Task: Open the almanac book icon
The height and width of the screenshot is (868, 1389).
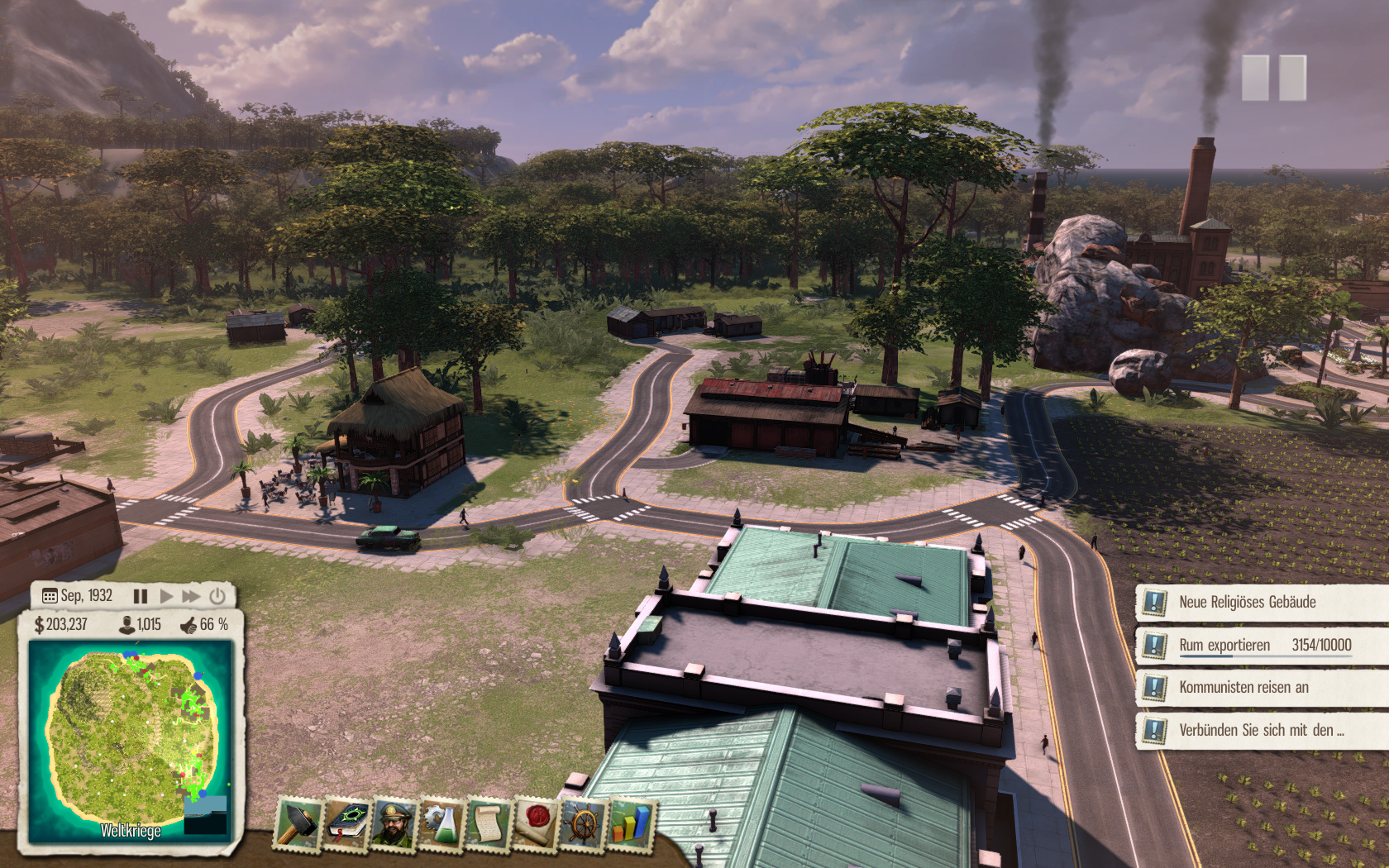Action: [x=347, y=823]
